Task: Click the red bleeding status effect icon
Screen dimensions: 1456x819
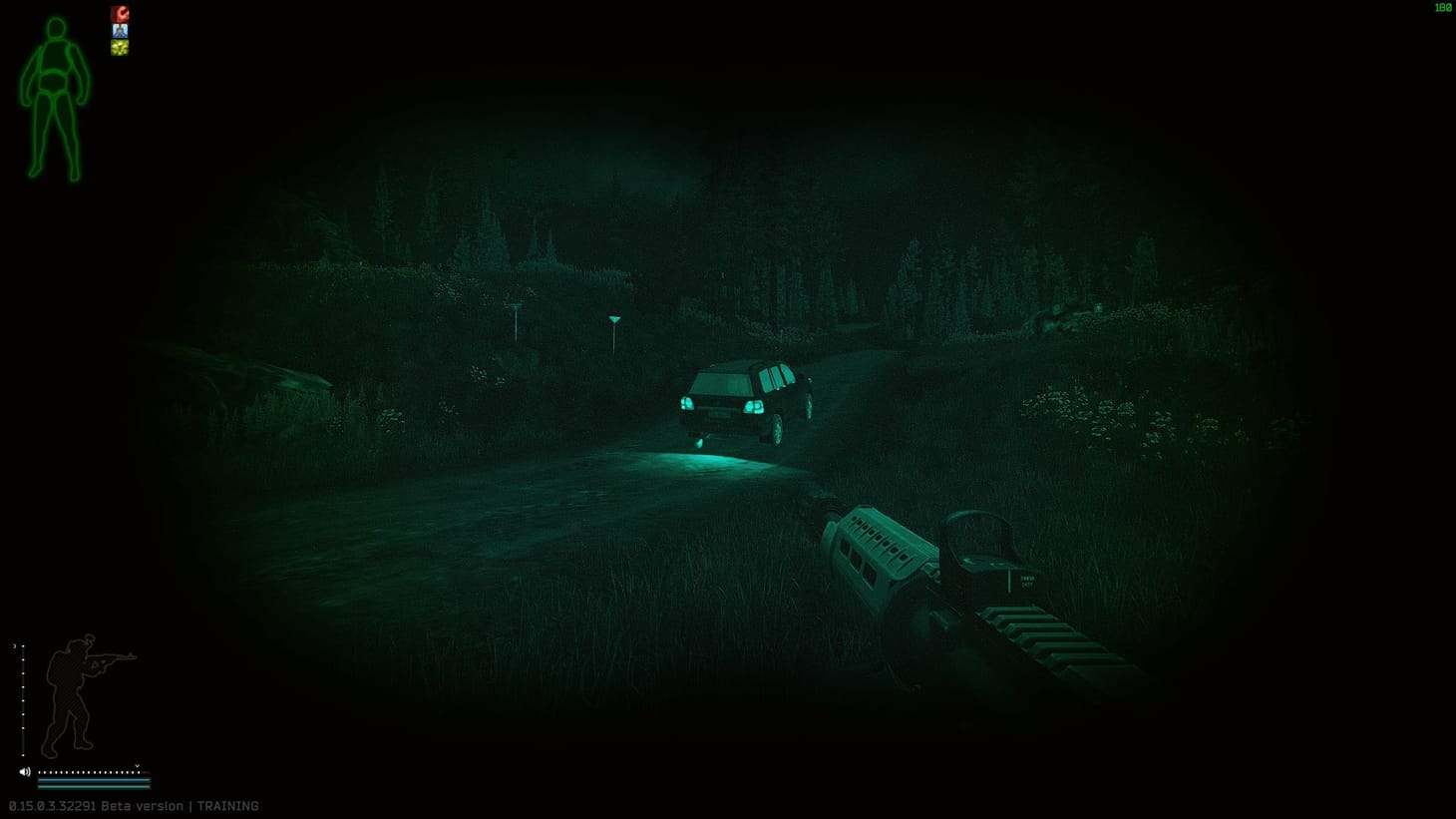Action: coord(120,13)
